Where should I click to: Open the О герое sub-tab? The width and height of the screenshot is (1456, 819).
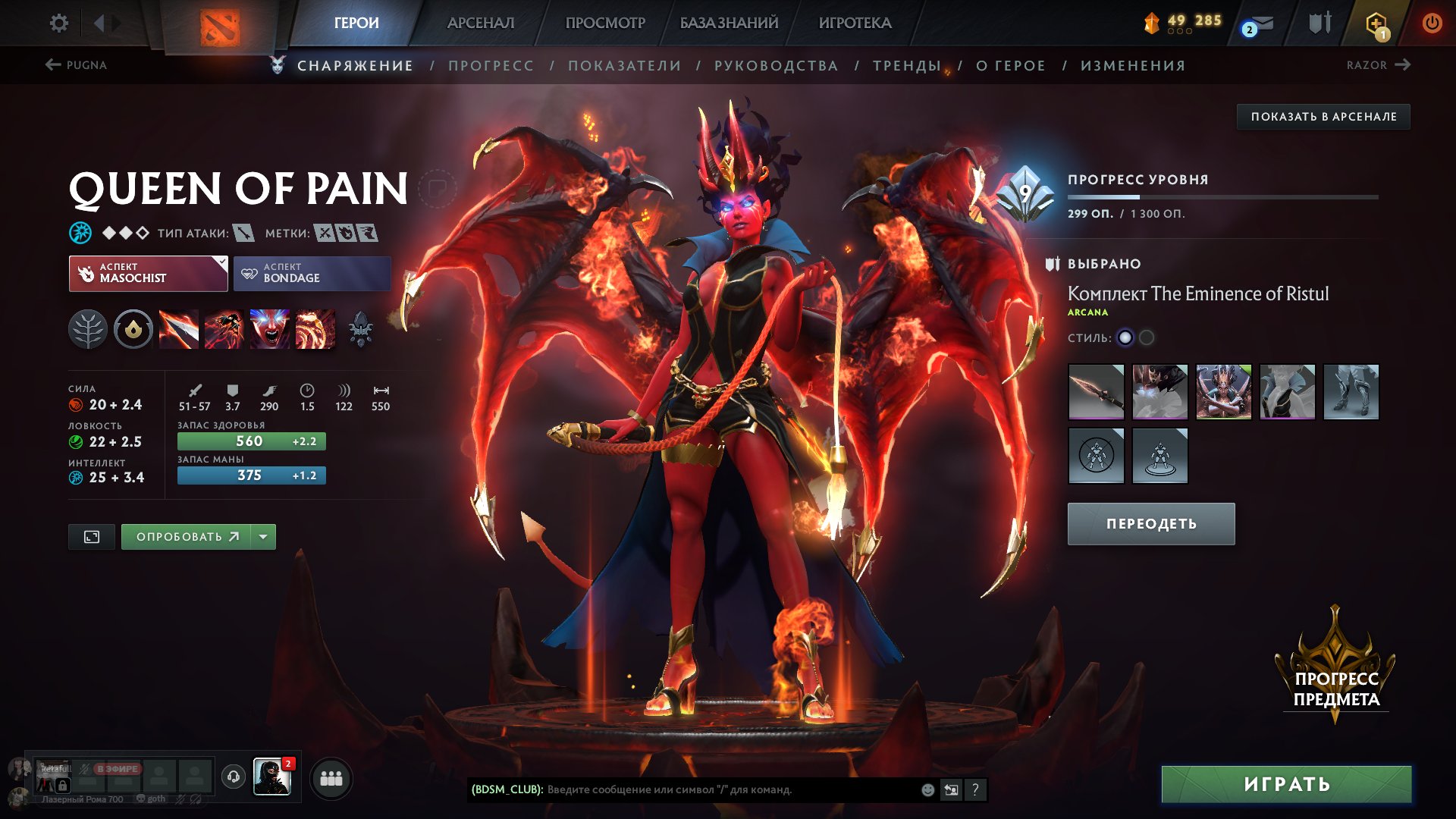1010,66
